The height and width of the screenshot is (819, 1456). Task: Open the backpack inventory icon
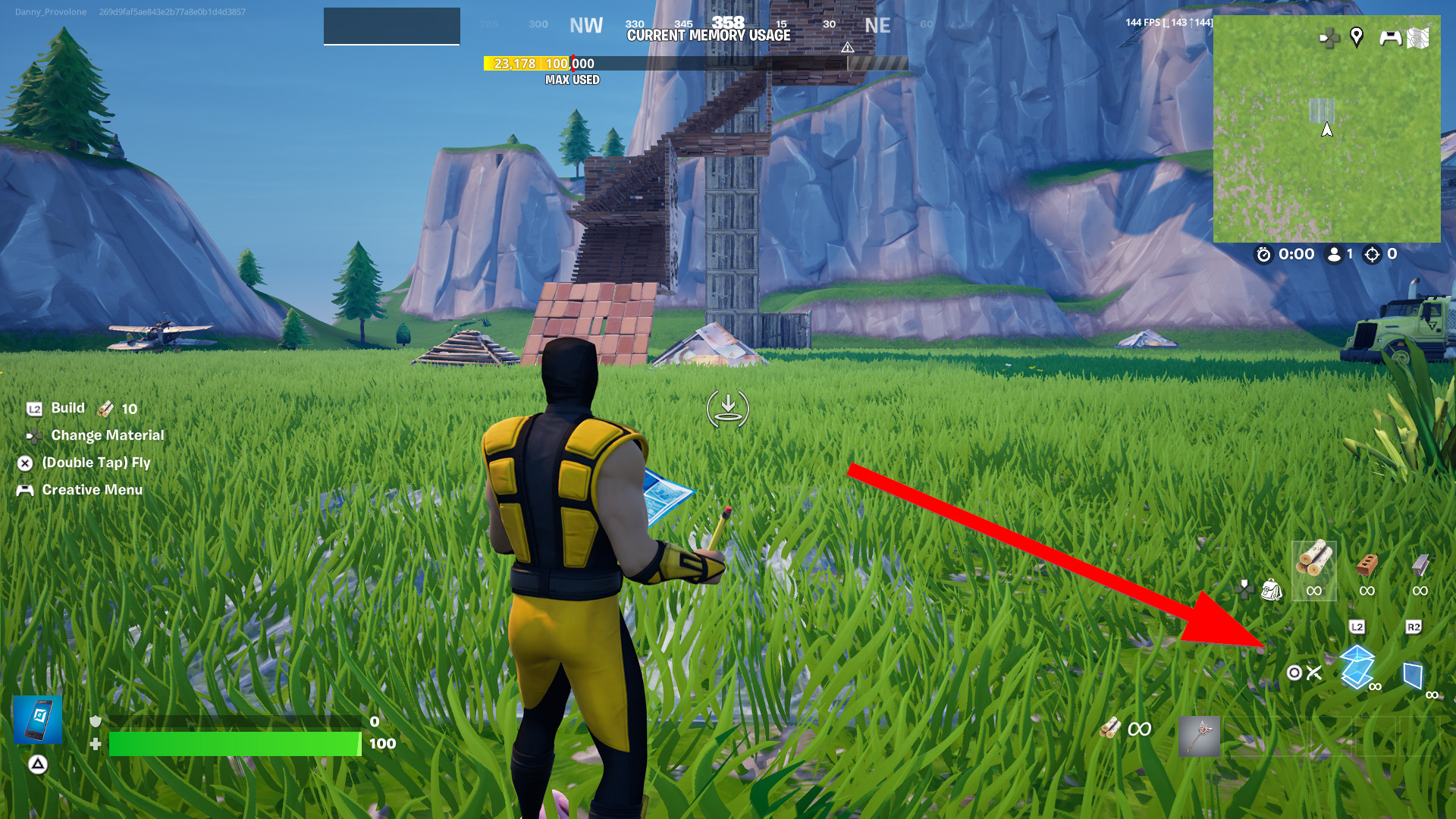pyautogui.click(x=1271, y=589)
